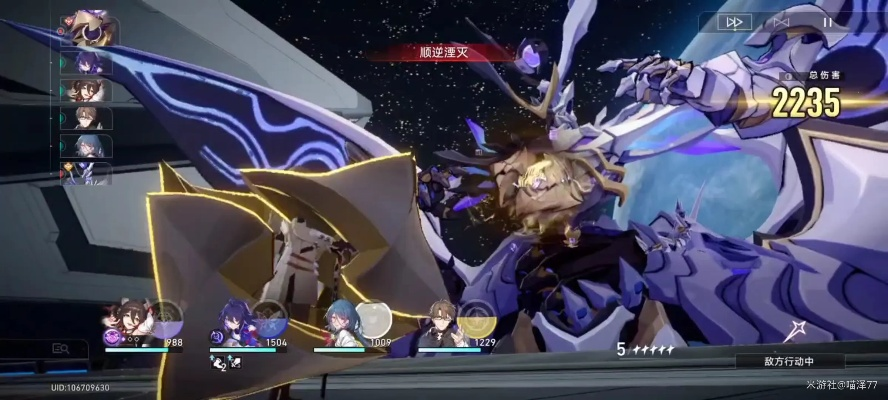Select Seele's character portrait
The width and height of the screenshot is (888, 400).
[232, 322]
